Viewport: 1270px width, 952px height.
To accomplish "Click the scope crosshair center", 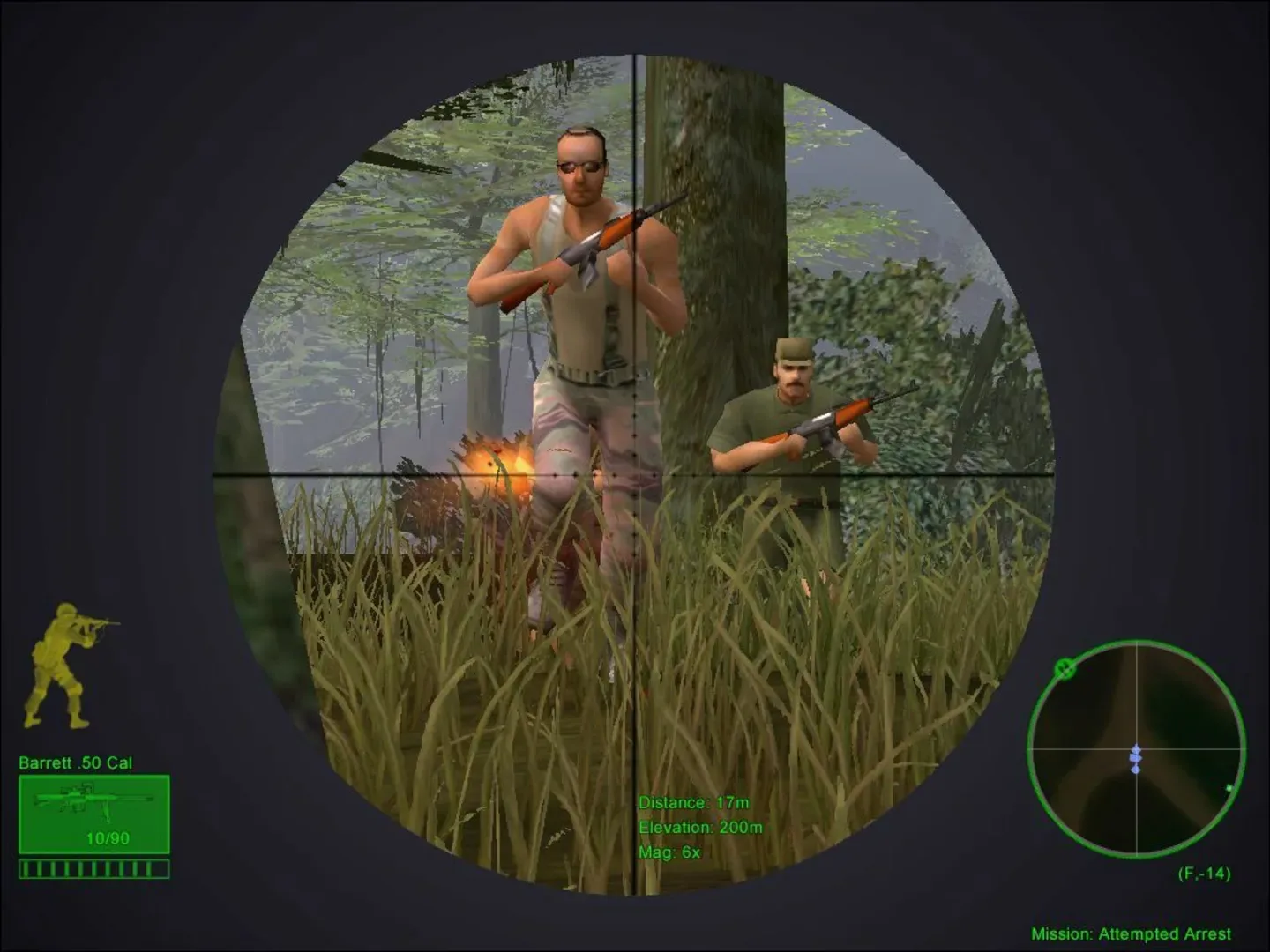I will pos(634,476).
